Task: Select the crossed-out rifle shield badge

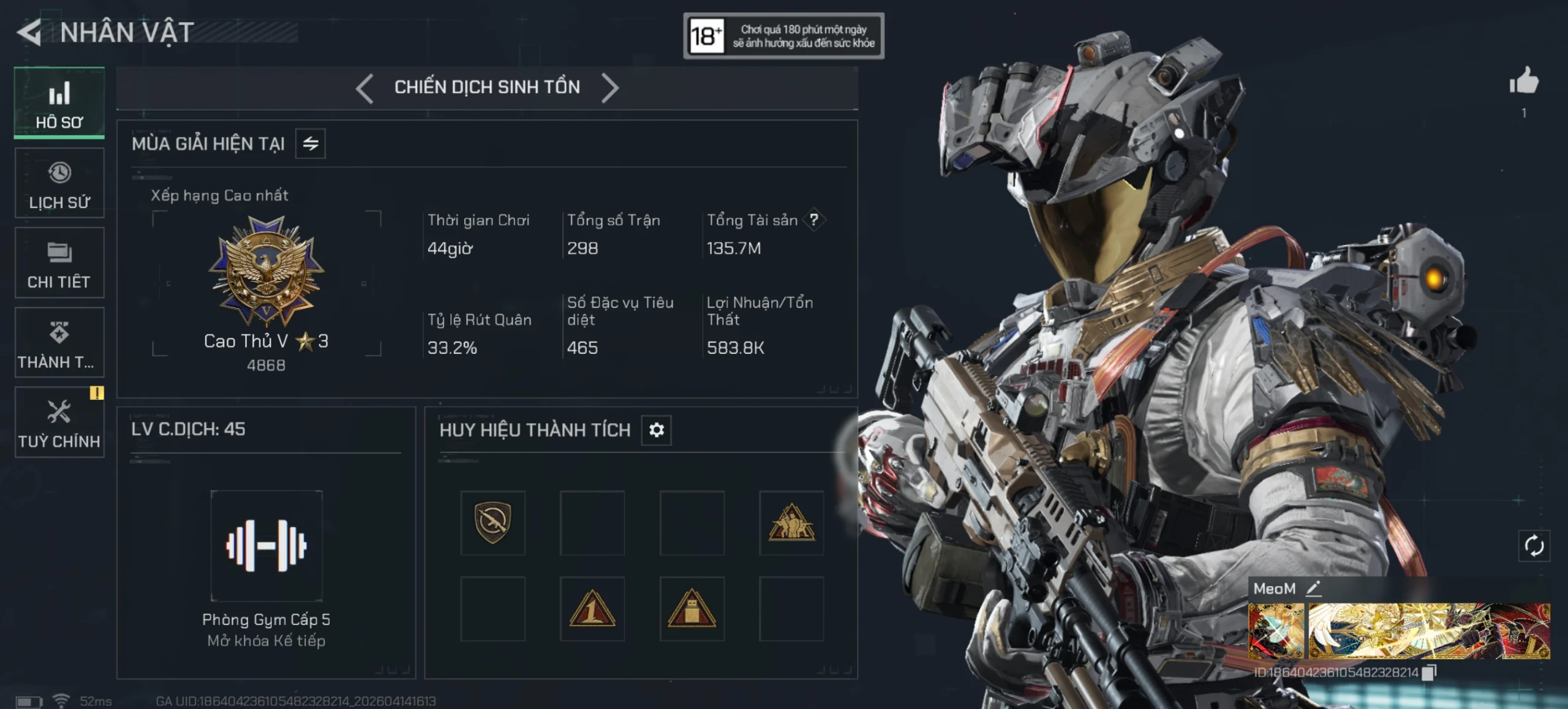Action: [x=492, y=523]
